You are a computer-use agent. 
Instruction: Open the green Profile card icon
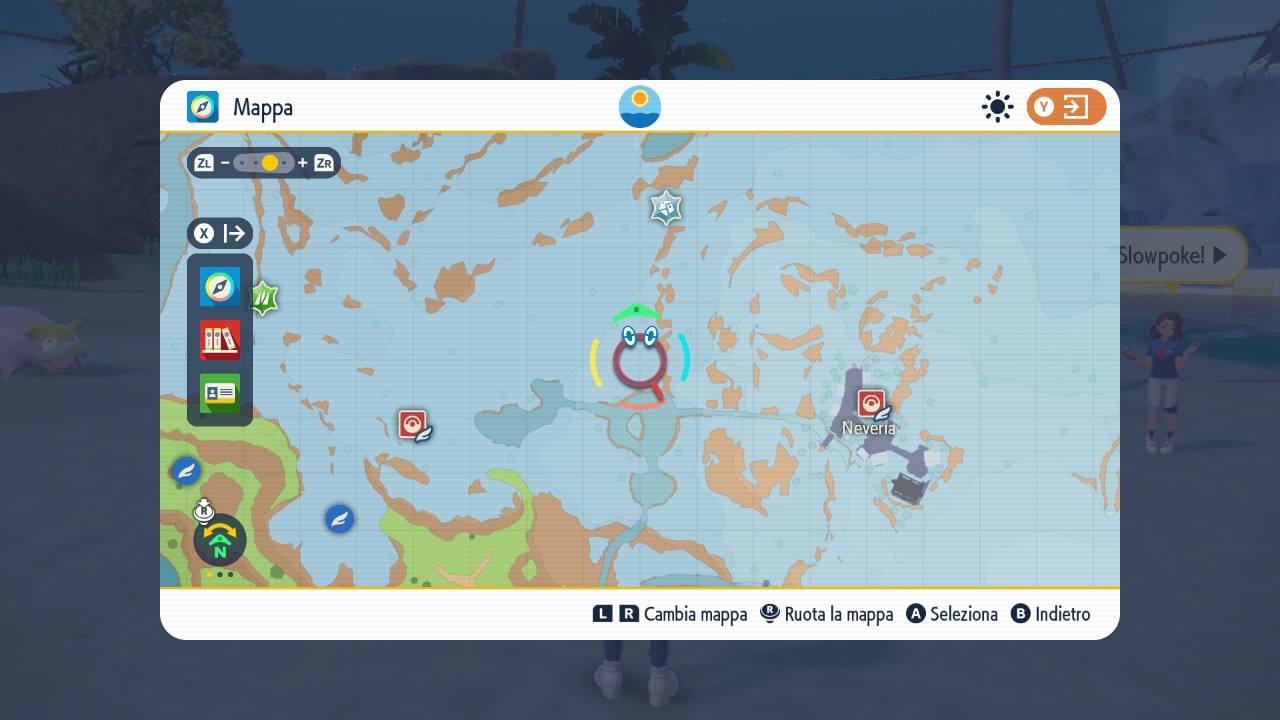point(219,393)
